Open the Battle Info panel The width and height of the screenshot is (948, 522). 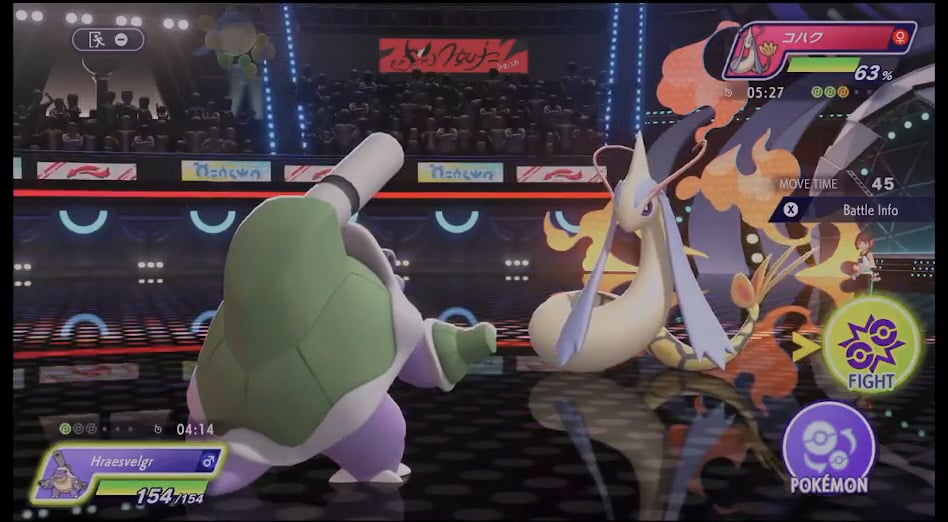click(x=851, y=210)
